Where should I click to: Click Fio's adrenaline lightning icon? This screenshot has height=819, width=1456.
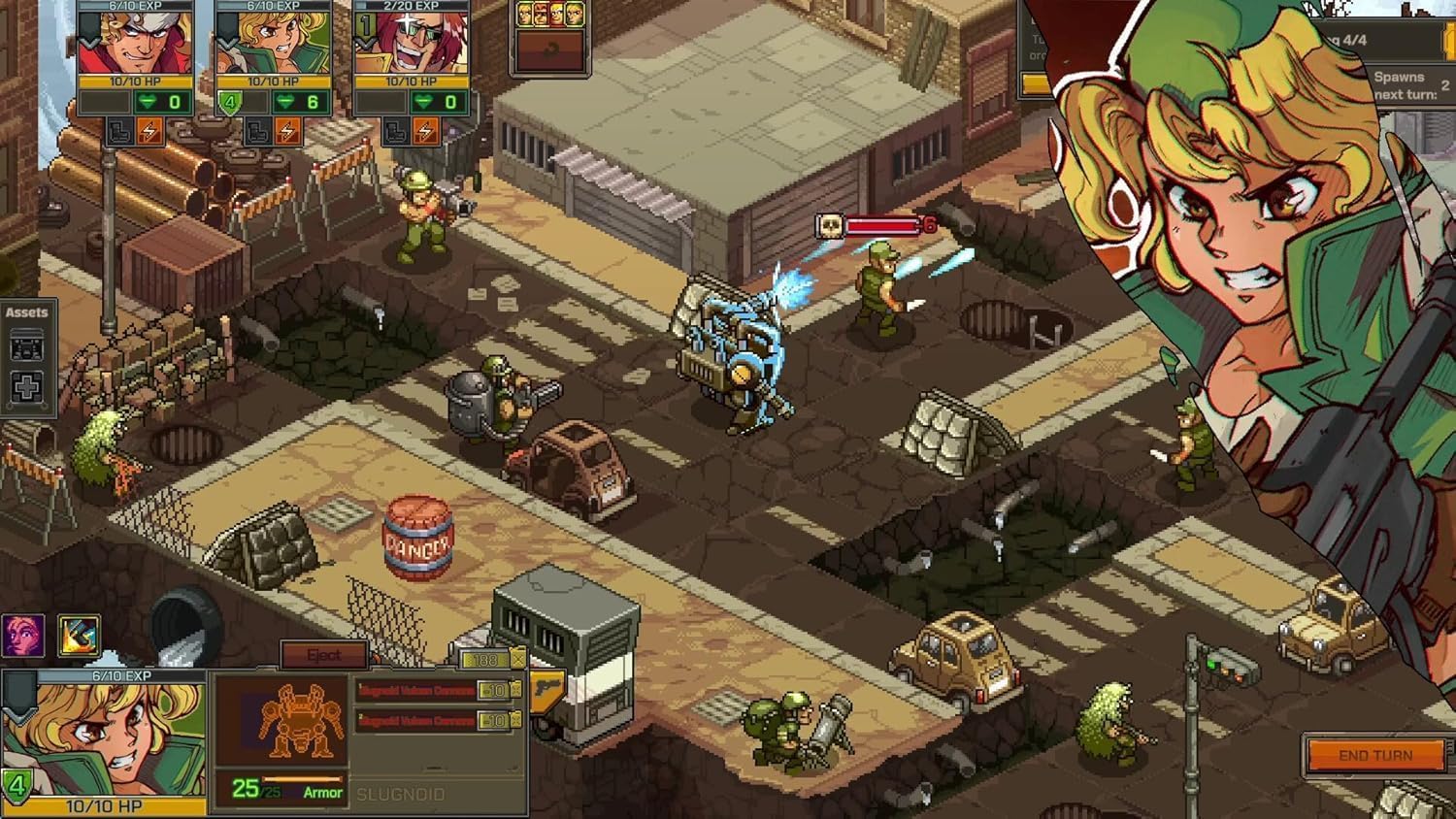coord(288,131)
